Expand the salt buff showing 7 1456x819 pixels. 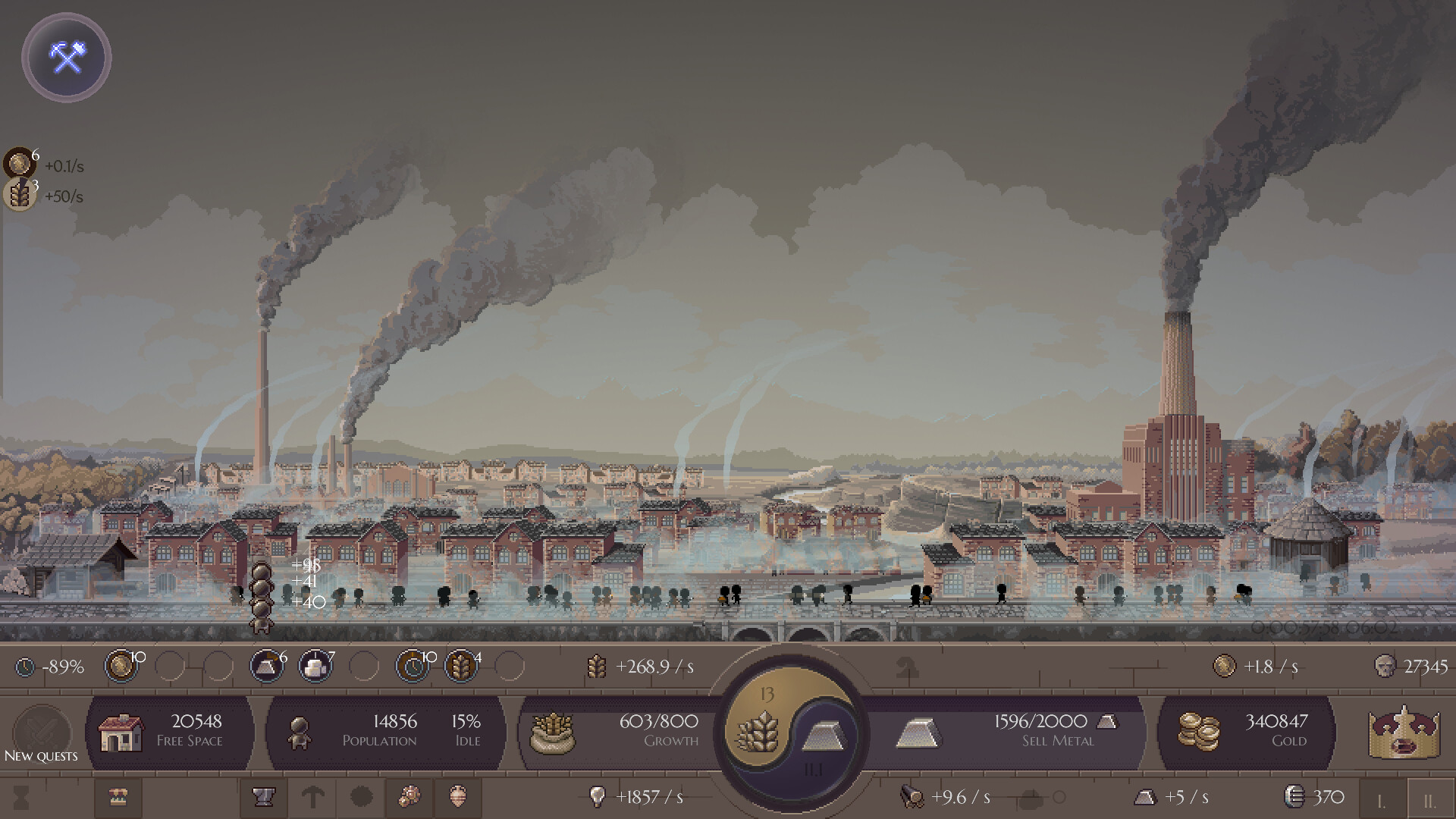pos(315,667)
